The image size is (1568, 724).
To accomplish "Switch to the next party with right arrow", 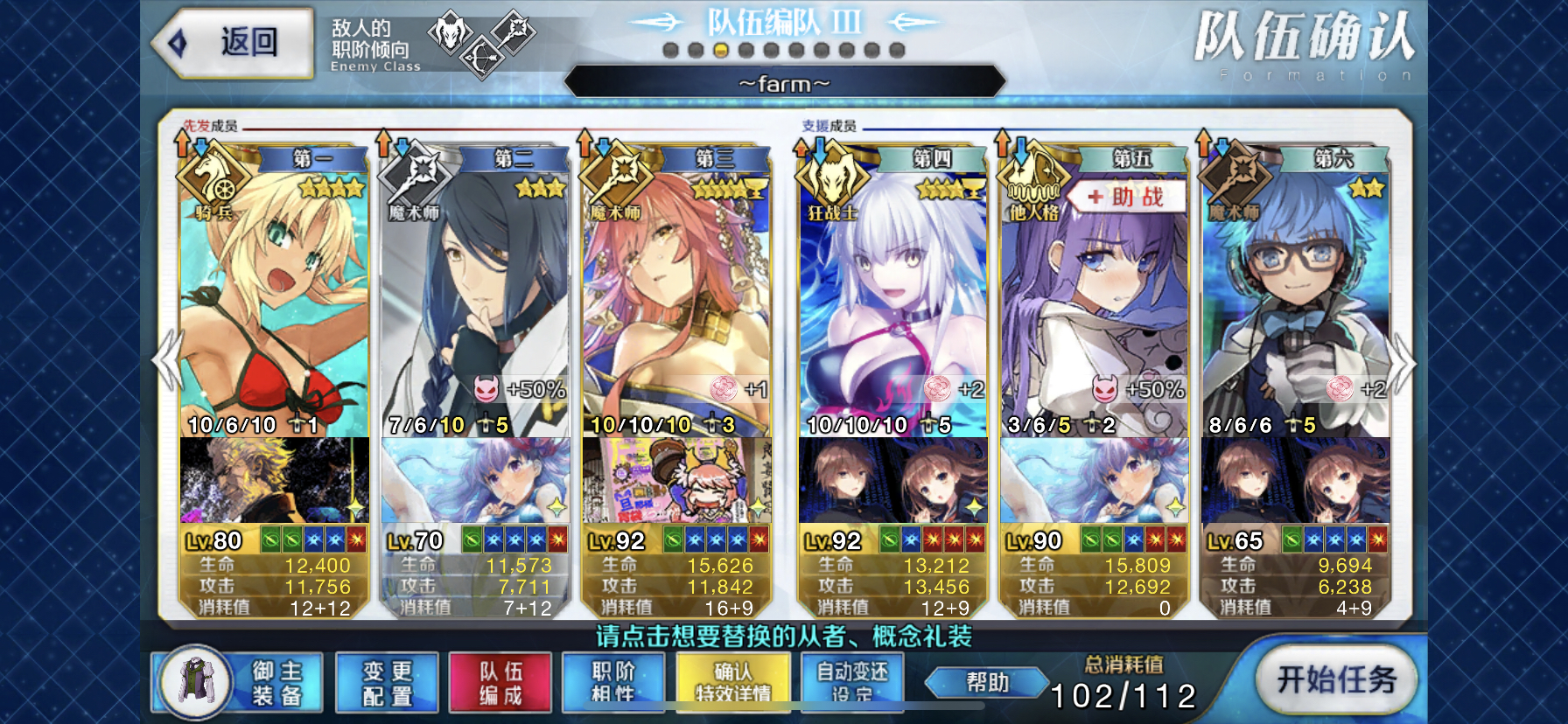I will 1402,360.
